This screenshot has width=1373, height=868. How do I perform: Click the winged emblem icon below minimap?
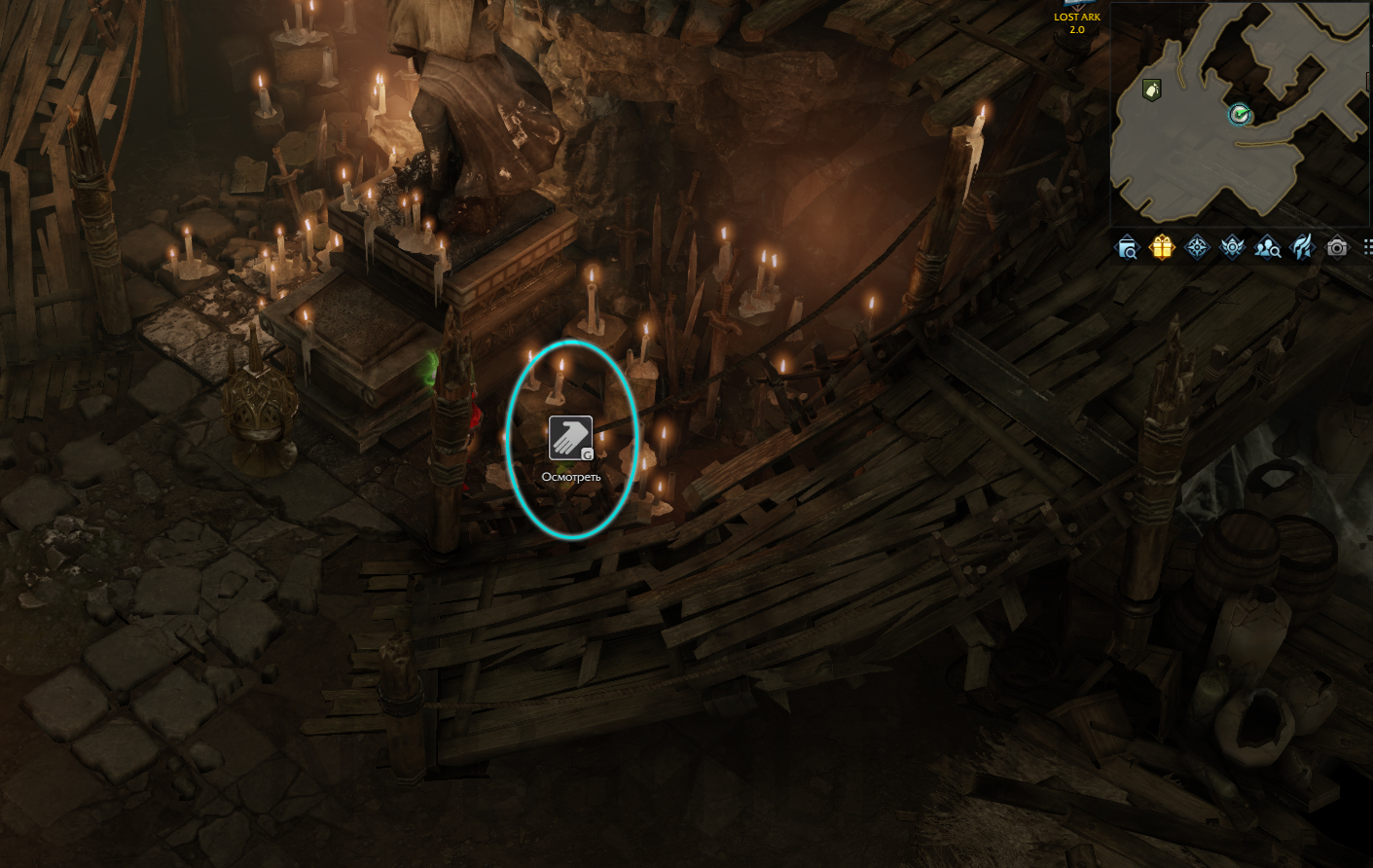[x=1232, y=247]
